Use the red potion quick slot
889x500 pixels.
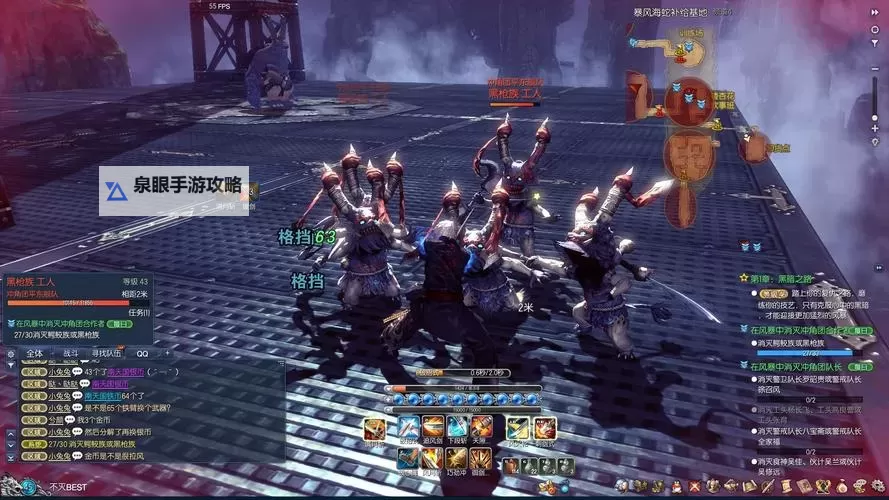pyautogui.click(x=510, y=466)
